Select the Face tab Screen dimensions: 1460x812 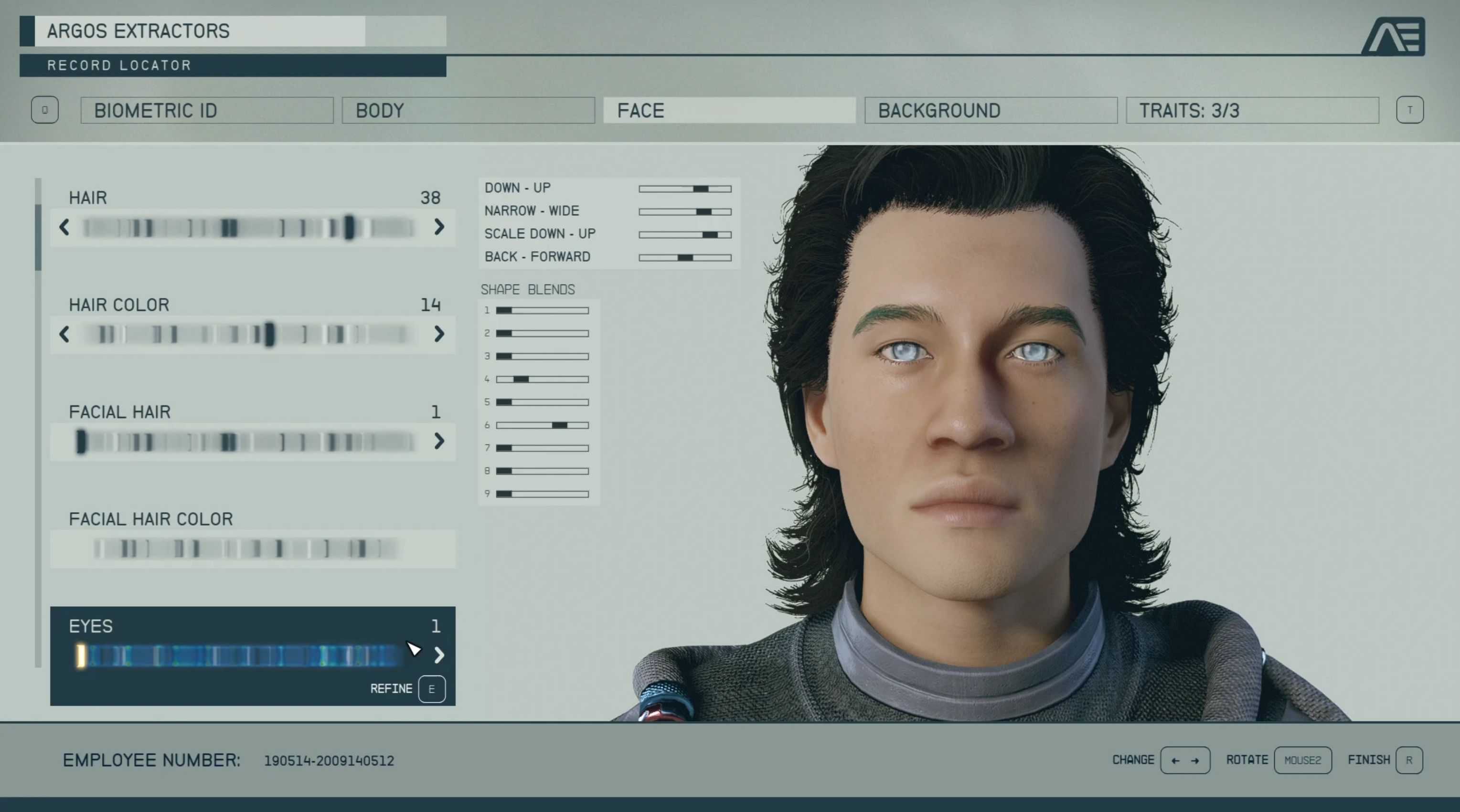tap(729, 110)
